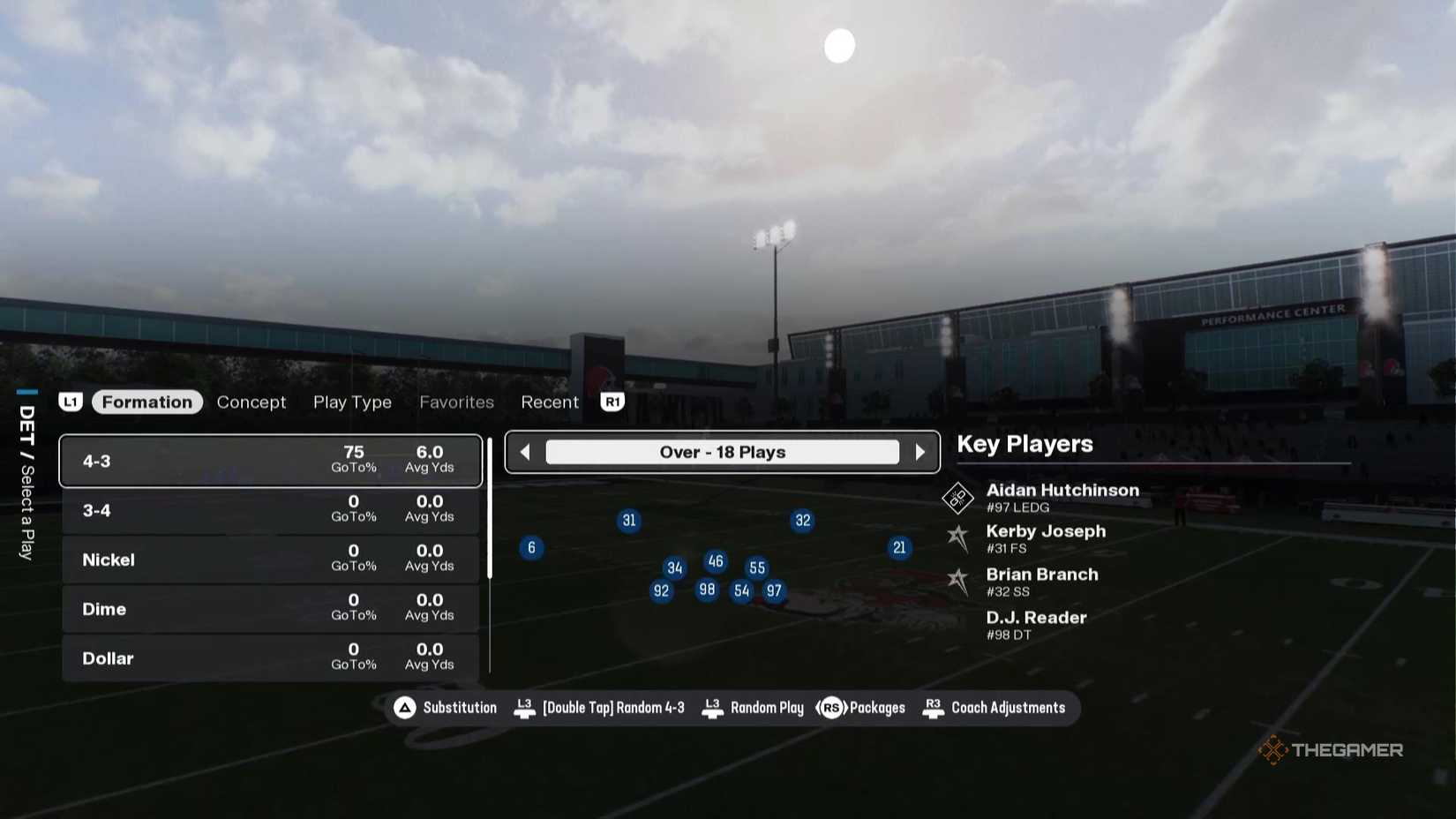Image resolution: width=1456 pixels, height=819 pixels.
Task: Click the R3 icon for Coach Adjustments
Action: pyautogui.click(x=934, y=707)
